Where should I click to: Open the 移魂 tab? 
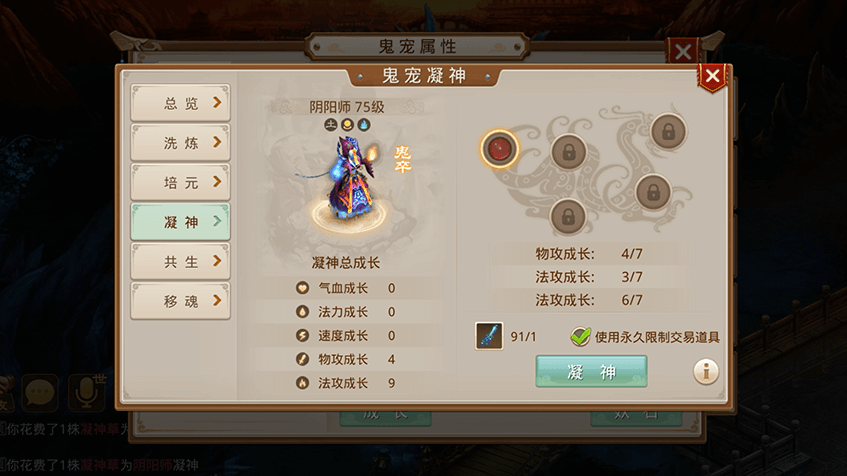point(180,301)
